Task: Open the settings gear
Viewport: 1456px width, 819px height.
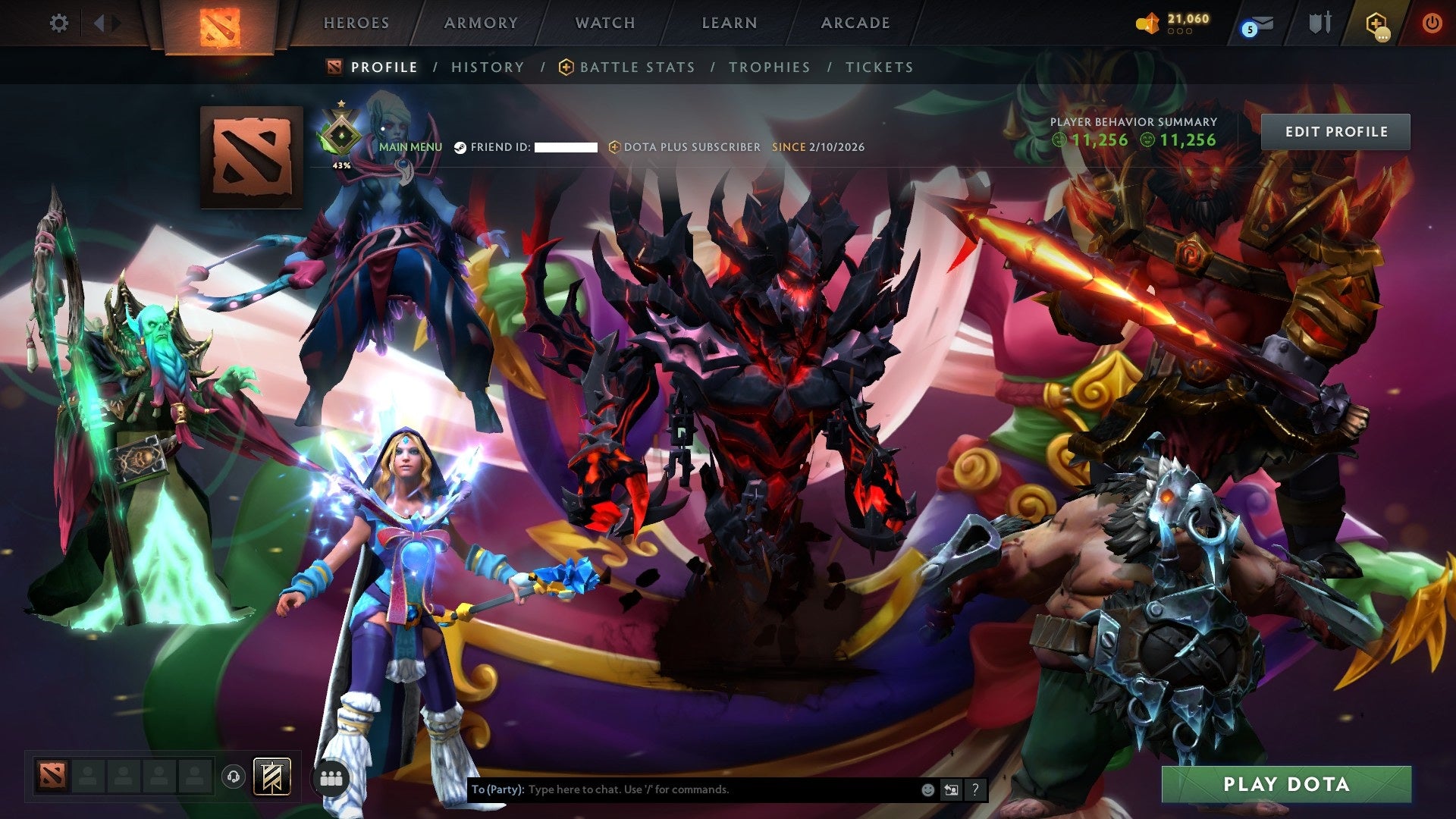Action: pyautogui.click(x=59, y=24)
